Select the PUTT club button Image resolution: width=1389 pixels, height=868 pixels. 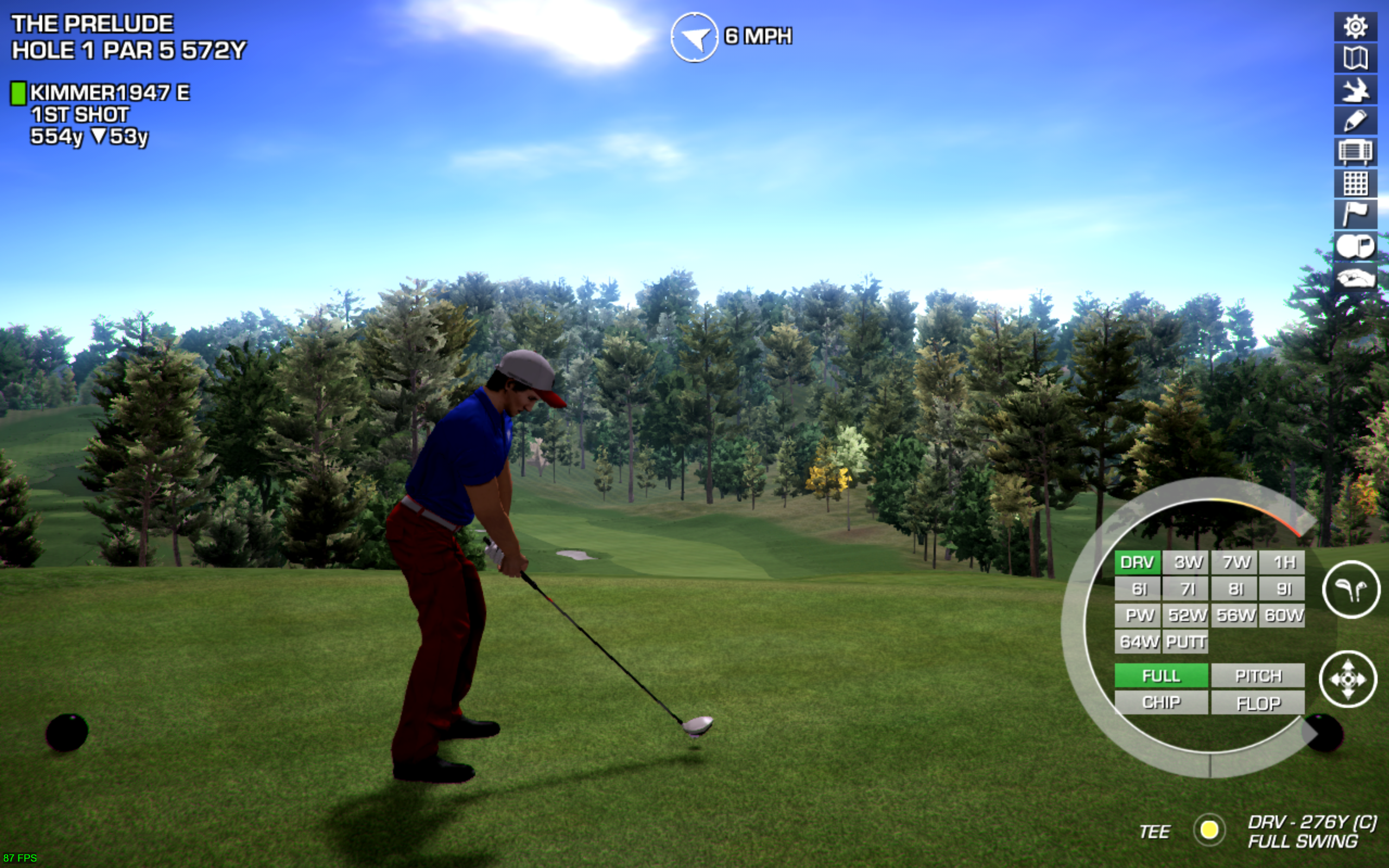tap(1187, 641)
